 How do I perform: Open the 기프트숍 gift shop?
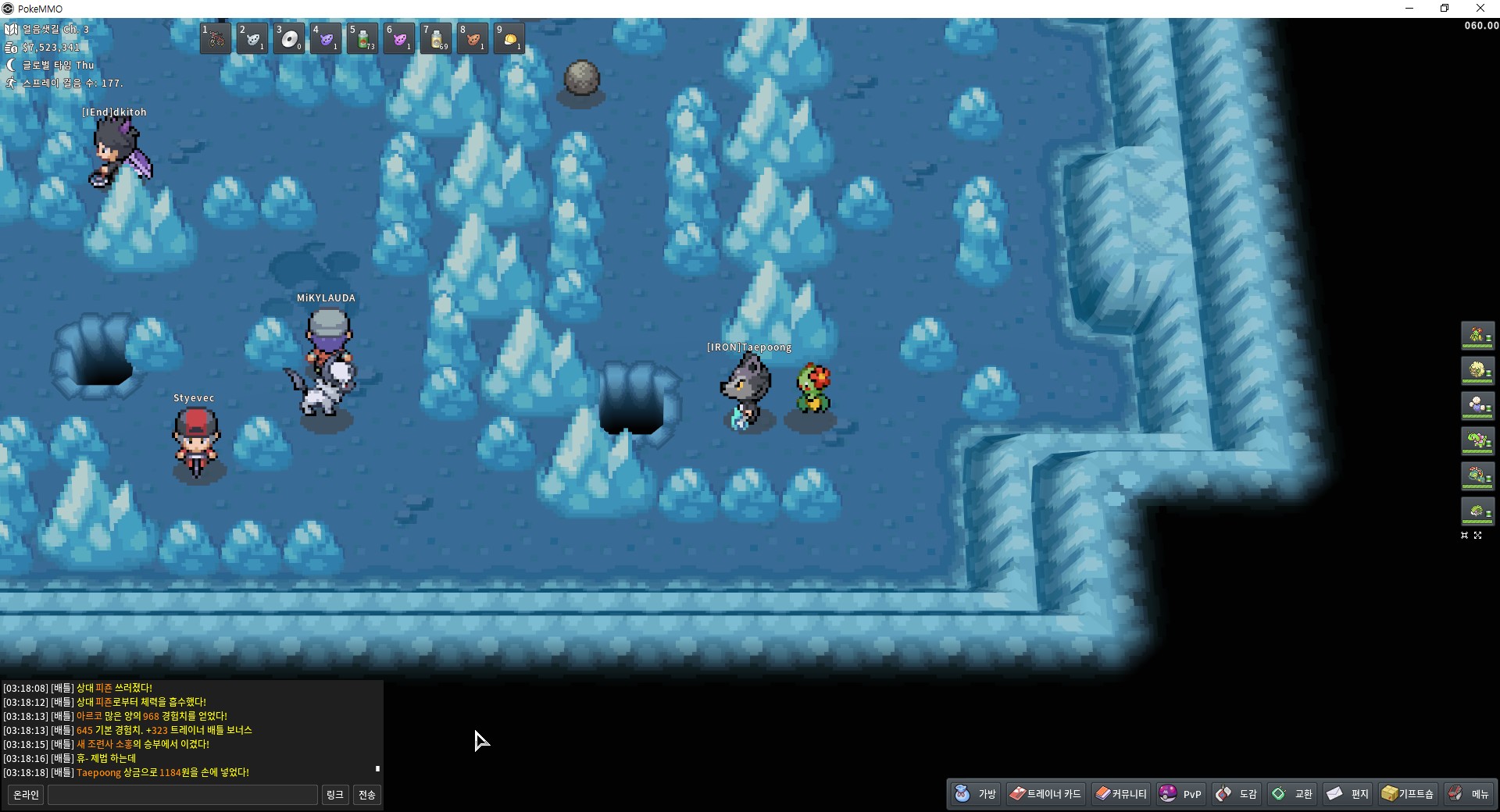(x=1408, y=794)
